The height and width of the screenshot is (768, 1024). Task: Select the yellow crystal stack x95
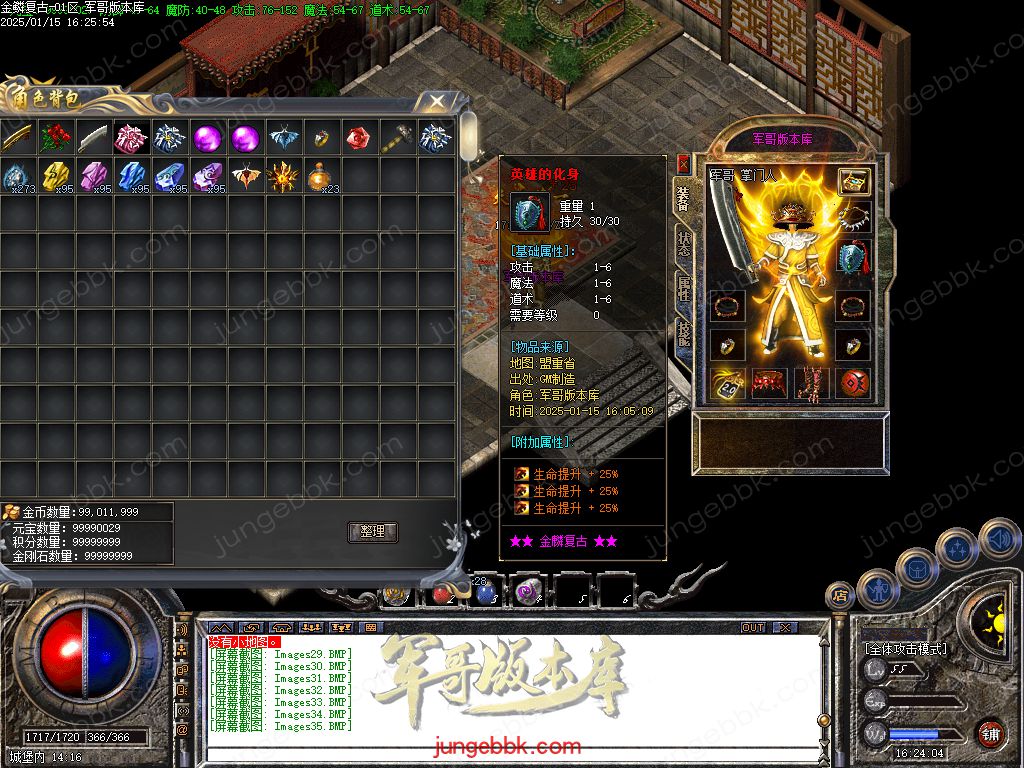56,176
